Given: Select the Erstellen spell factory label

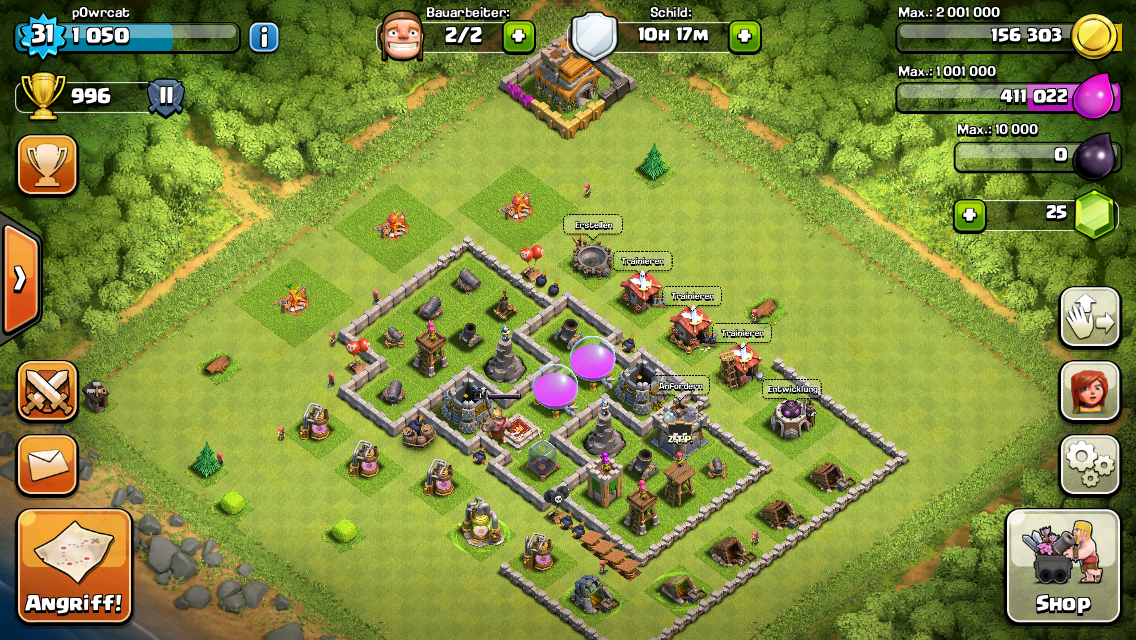Looking at the screenshot, I should click(593, 225).
